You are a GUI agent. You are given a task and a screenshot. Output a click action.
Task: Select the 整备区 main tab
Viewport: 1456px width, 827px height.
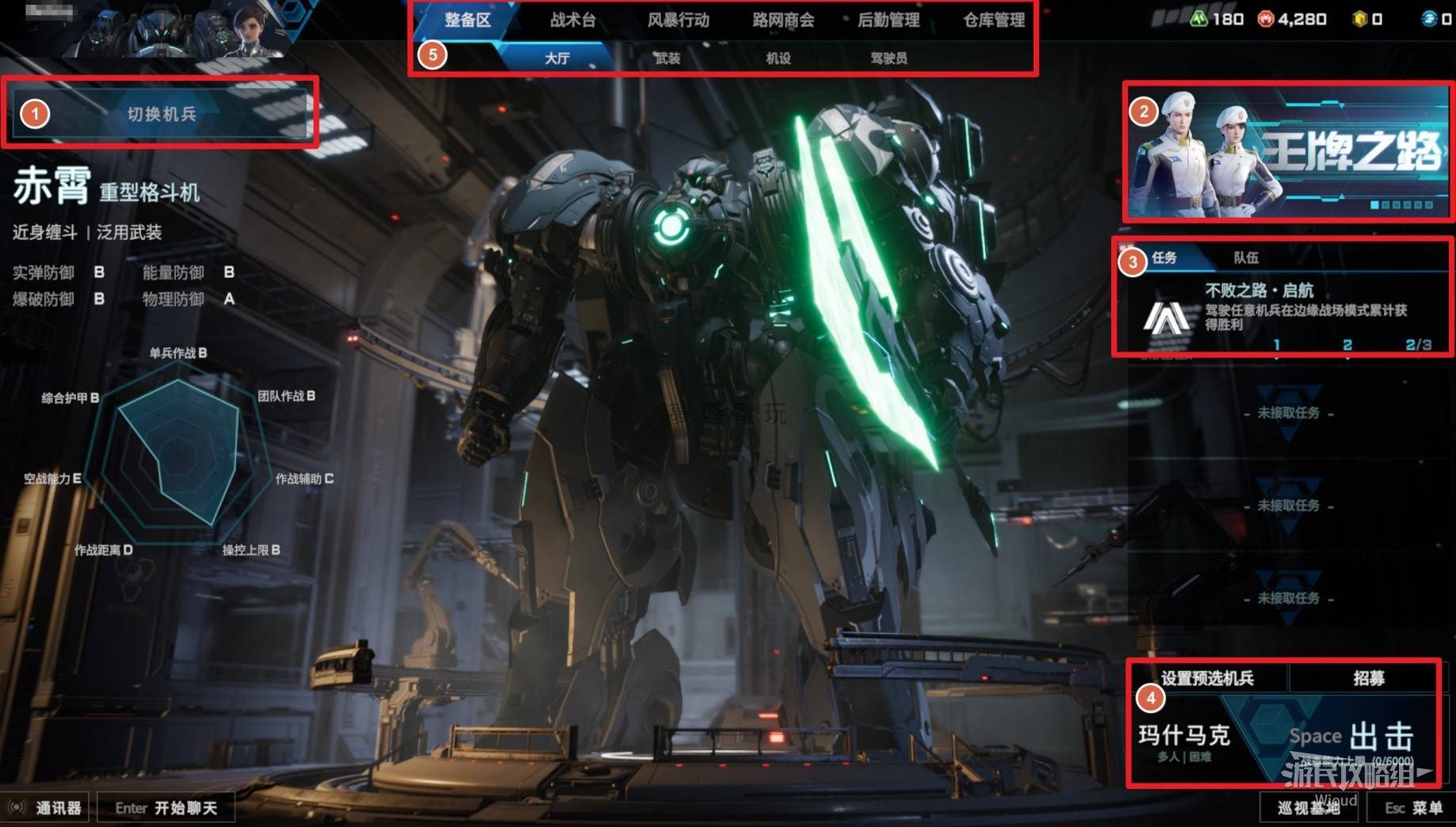(468, 20)
